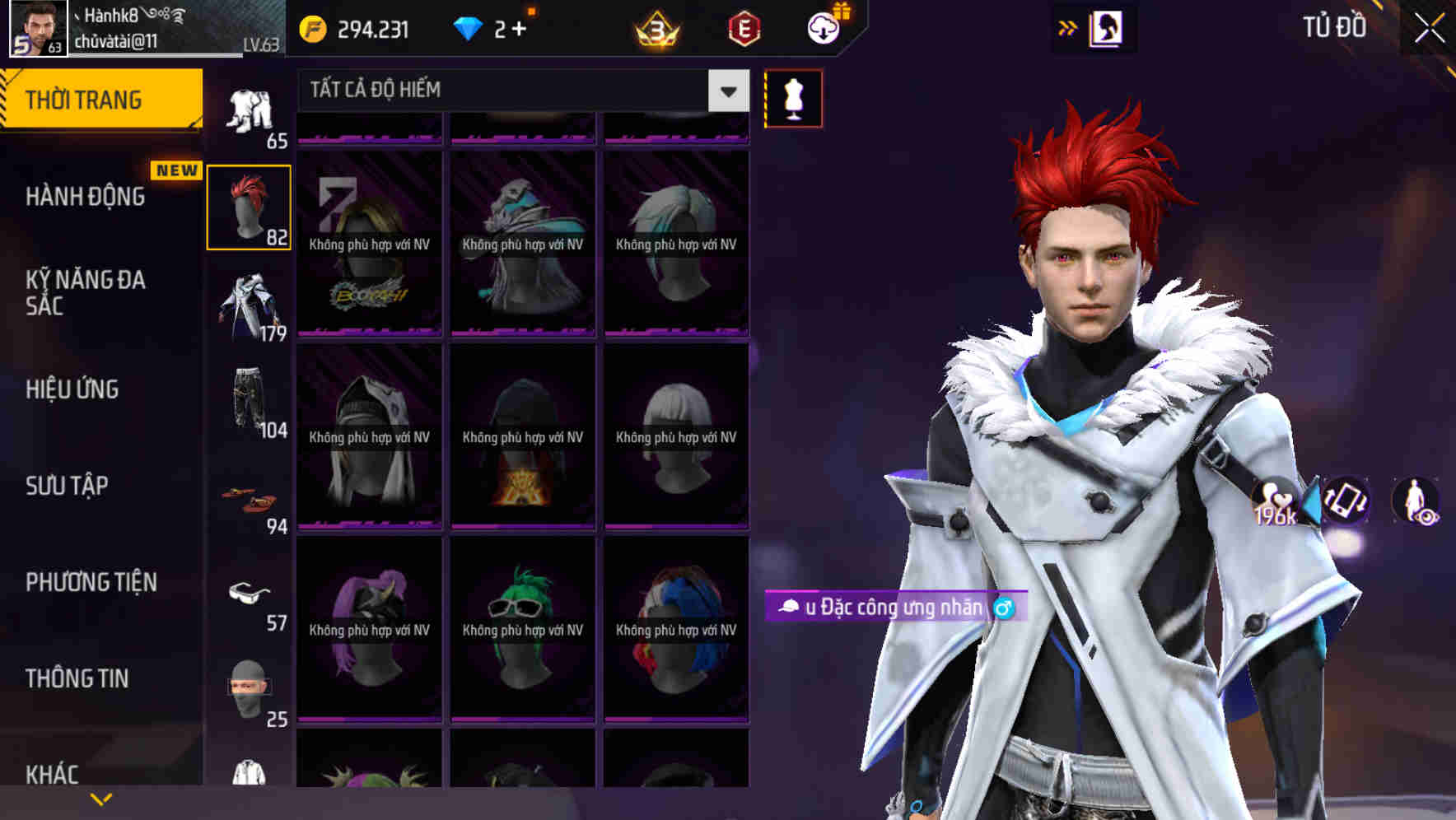Select the green mohawk hair thumbnail
This screenshot has width=1456, height=820.
(521, 622)
